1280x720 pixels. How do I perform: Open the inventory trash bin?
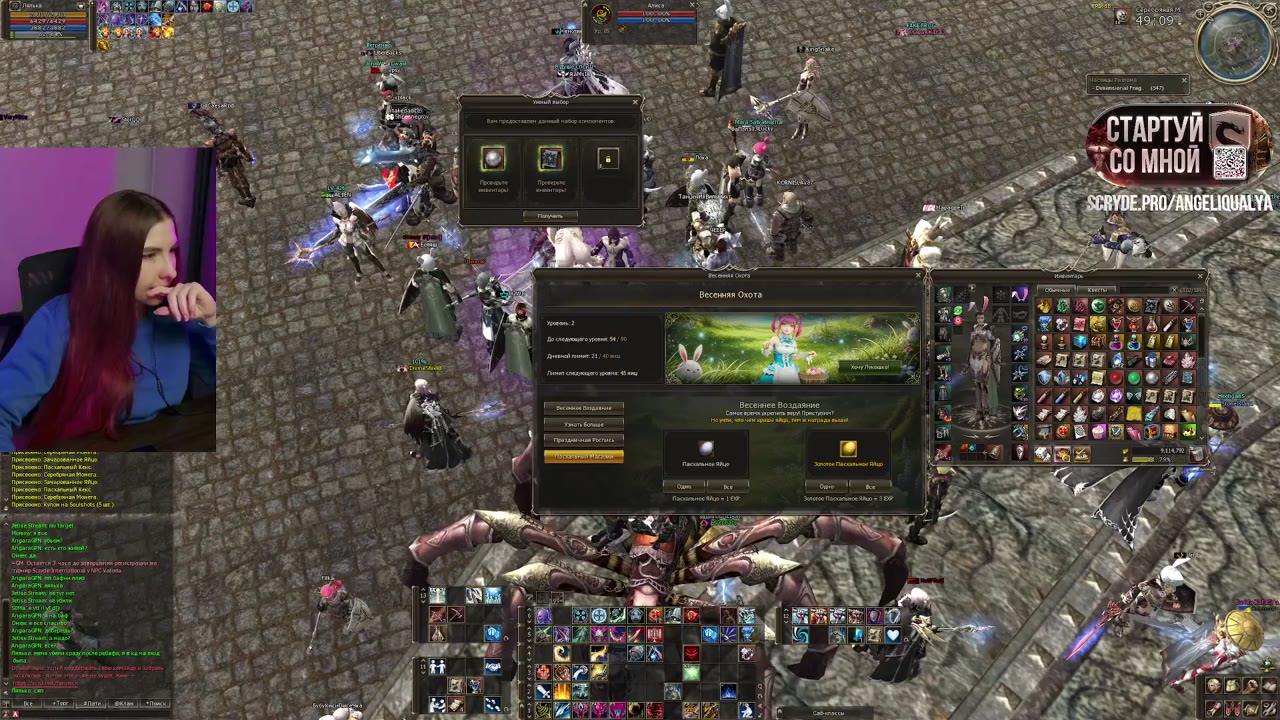coord(1197,453)
